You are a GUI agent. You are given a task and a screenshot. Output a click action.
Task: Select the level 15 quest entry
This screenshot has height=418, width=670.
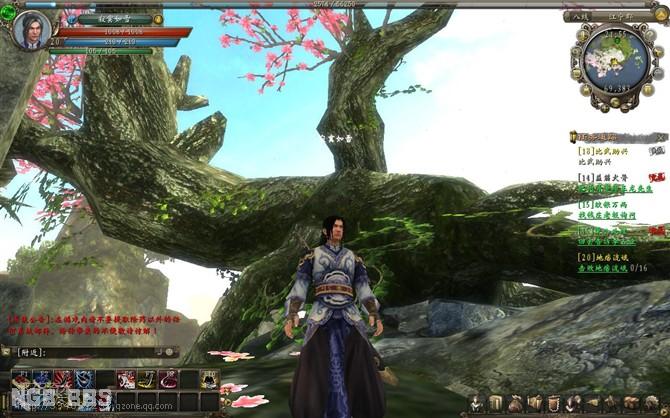607,205
